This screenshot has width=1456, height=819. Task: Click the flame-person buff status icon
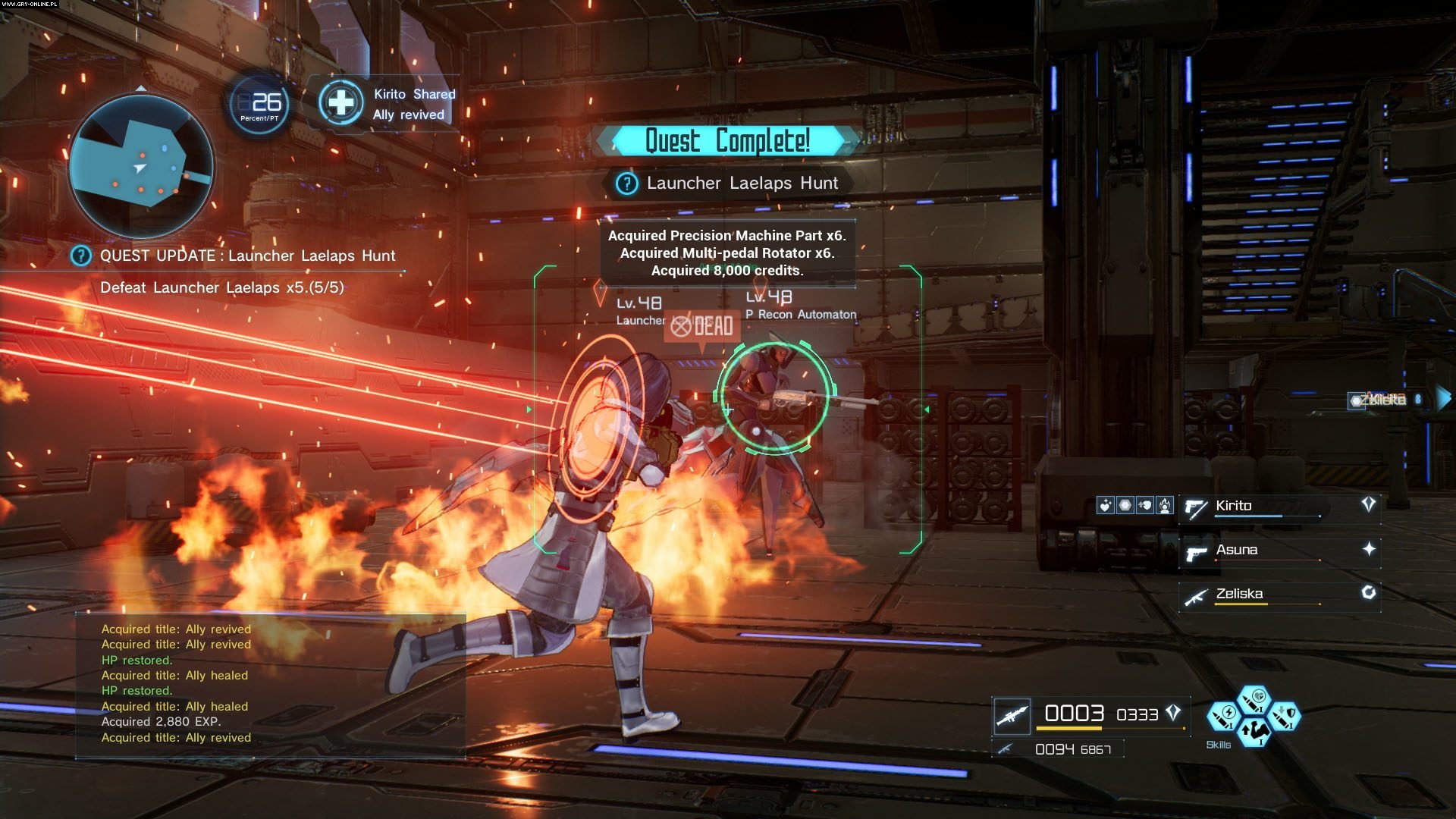pyautogui.click(x=1165, y=505)
